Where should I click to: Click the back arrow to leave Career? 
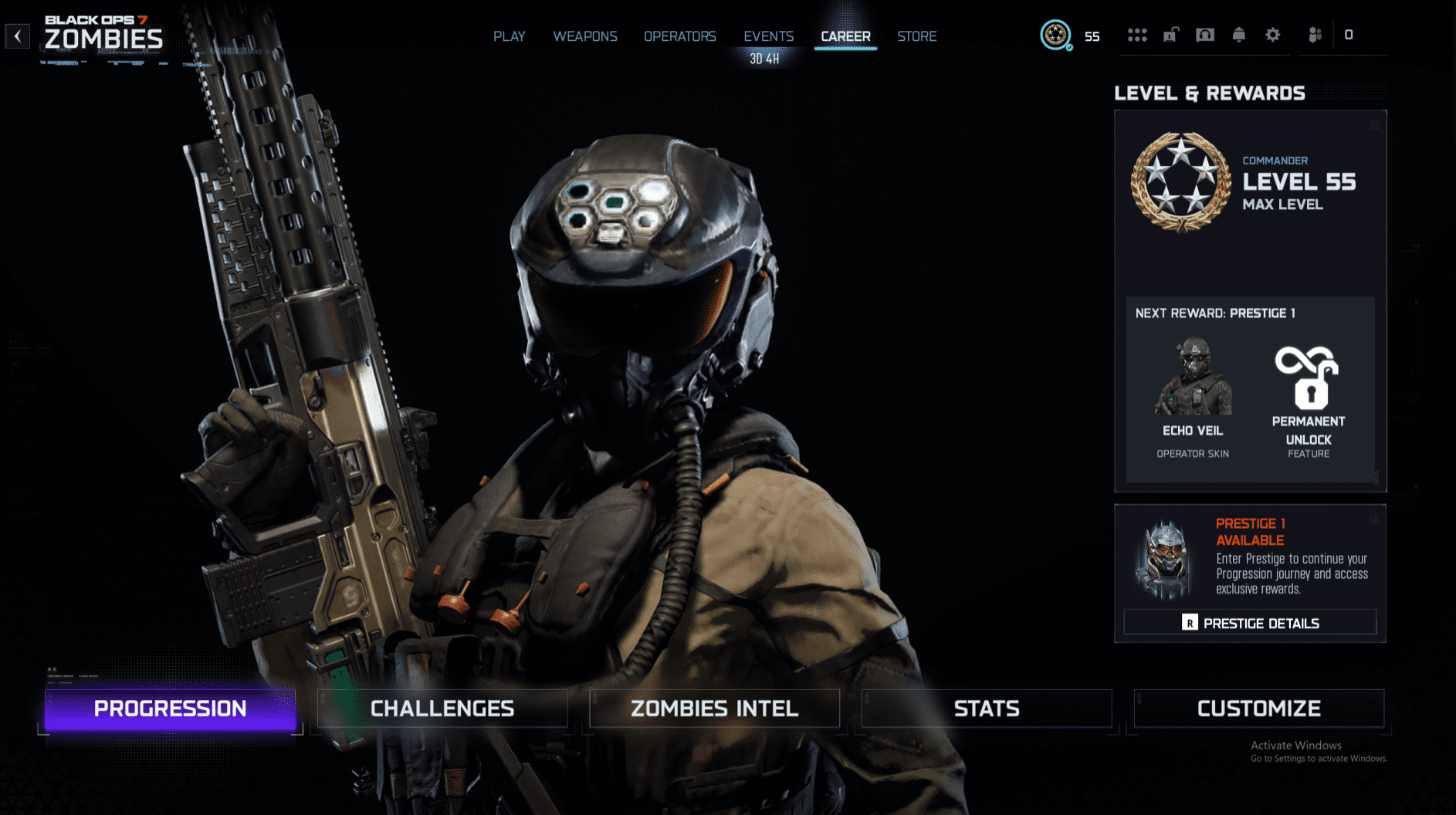point(17,36)
